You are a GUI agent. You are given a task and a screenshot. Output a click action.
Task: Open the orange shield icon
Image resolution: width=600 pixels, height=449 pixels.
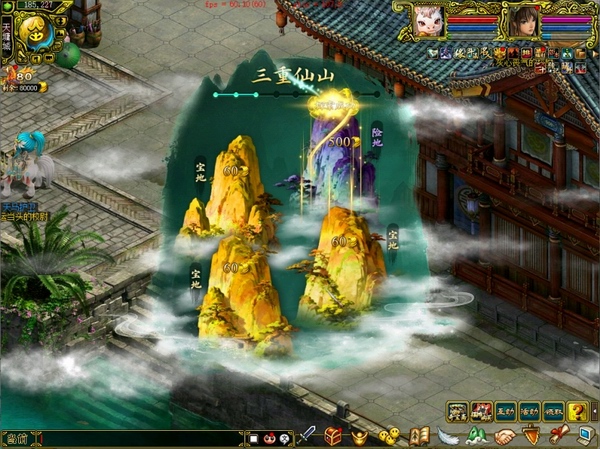[x=531, y=436]
